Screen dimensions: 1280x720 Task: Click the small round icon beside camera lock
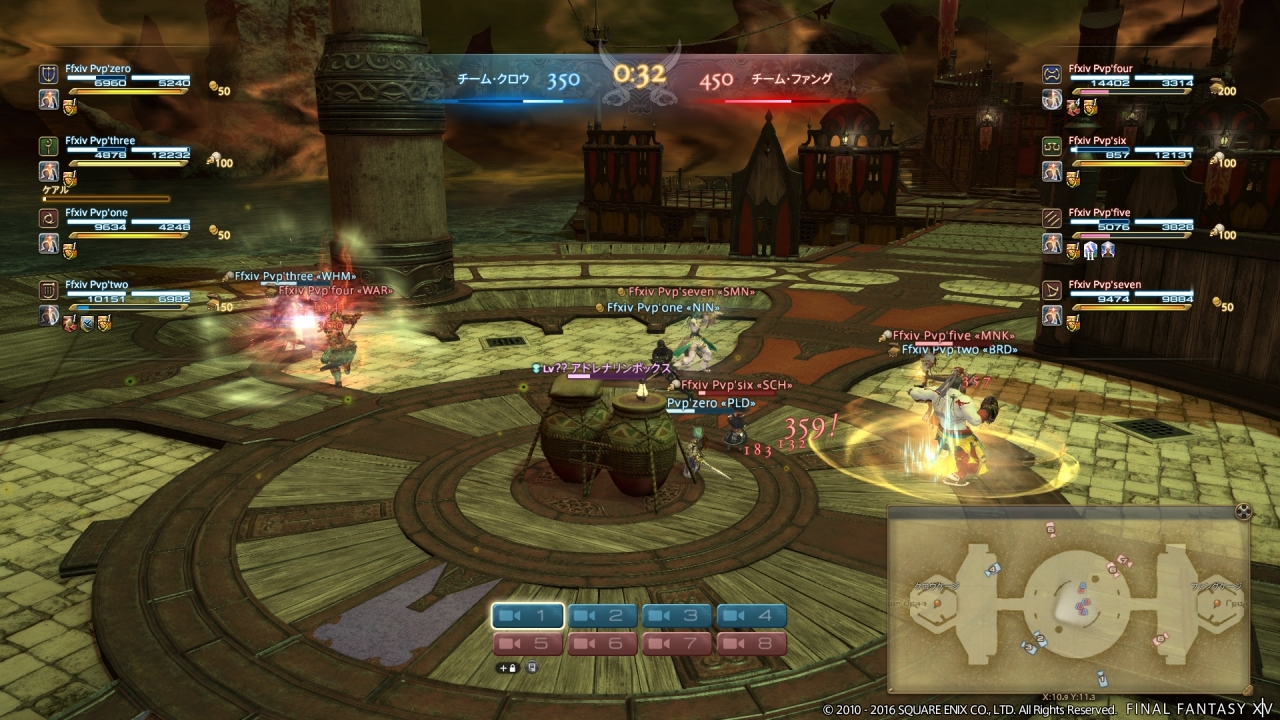(x=532, y=667)
